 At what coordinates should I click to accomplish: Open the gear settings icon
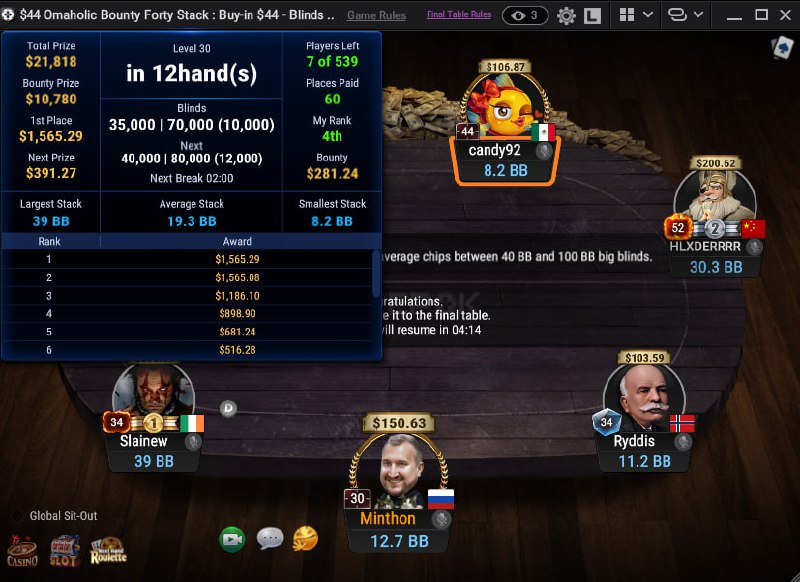pyautogui.click(x=566, y=15)
